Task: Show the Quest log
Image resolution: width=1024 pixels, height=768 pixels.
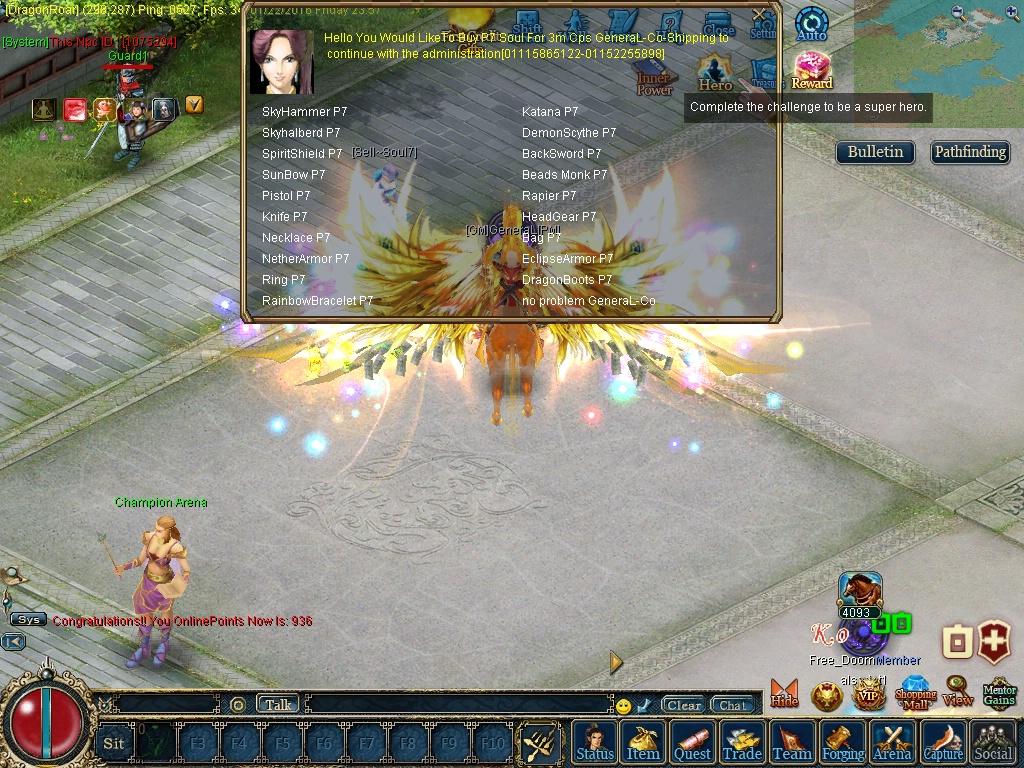Action: 692,743
